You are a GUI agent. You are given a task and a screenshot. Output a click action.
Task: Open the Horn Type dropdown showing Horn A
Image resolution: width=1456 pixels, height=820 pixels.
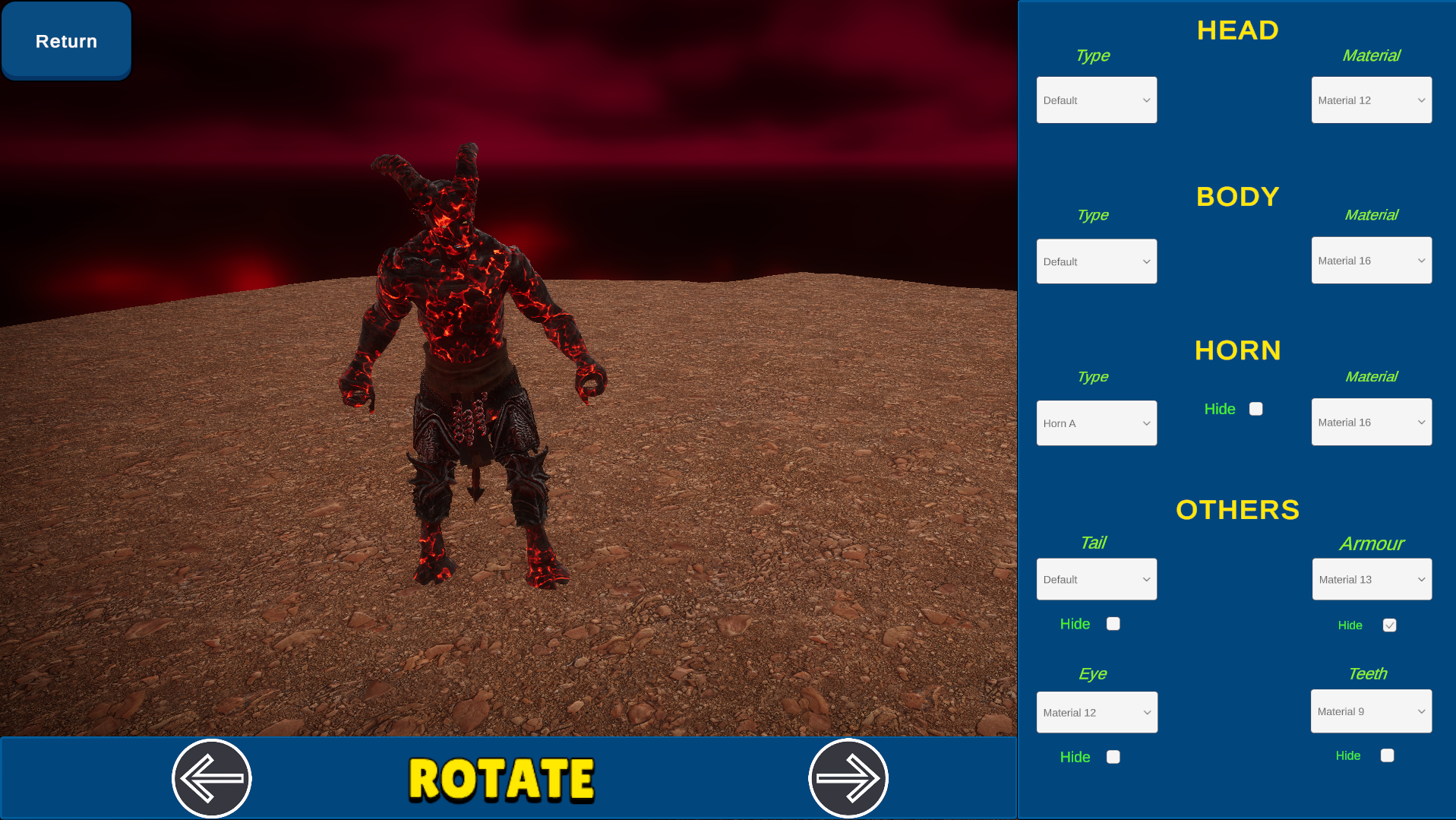pos(1096,423)
